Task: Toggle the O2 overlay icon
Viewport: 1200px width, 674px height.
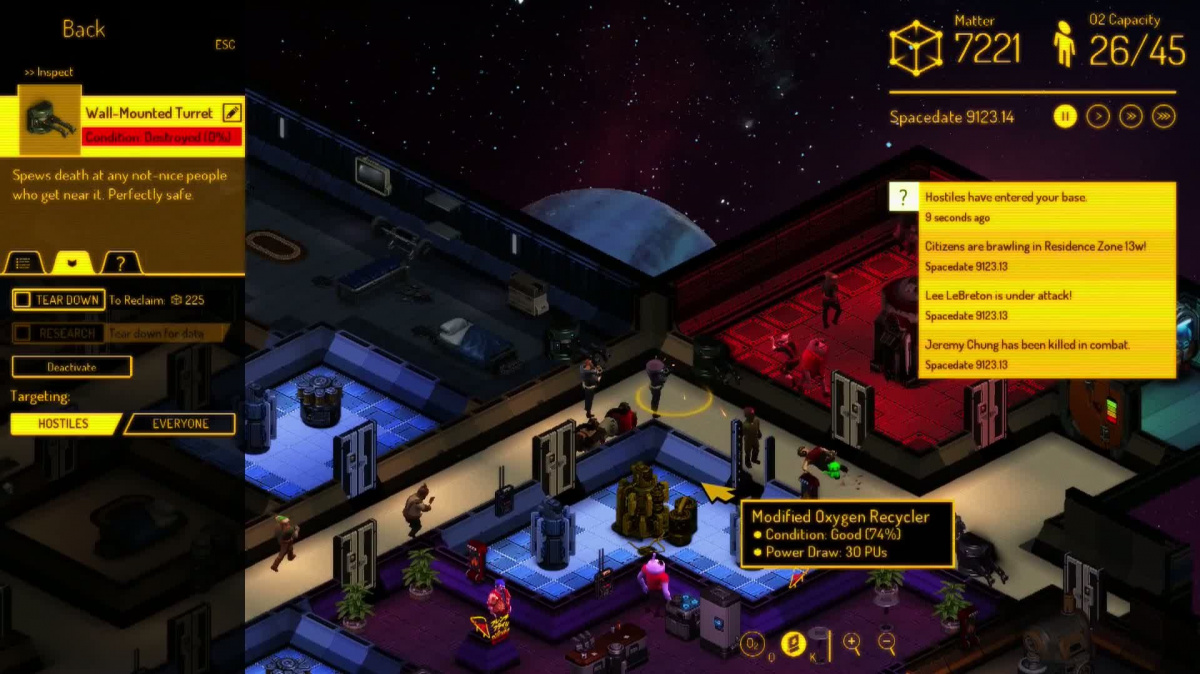Action: click(752, 645)
